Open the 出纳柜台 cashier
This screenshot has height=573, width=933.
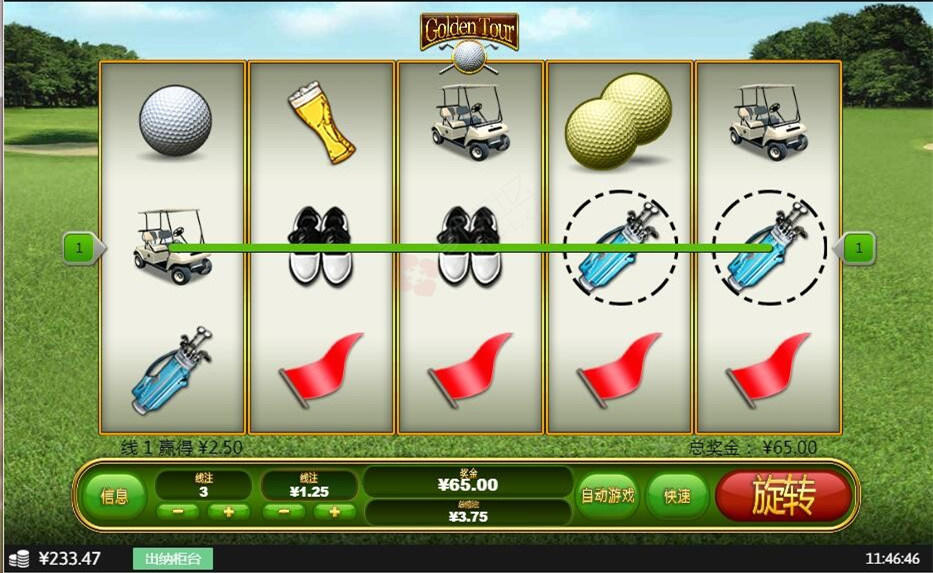point(173,558)
